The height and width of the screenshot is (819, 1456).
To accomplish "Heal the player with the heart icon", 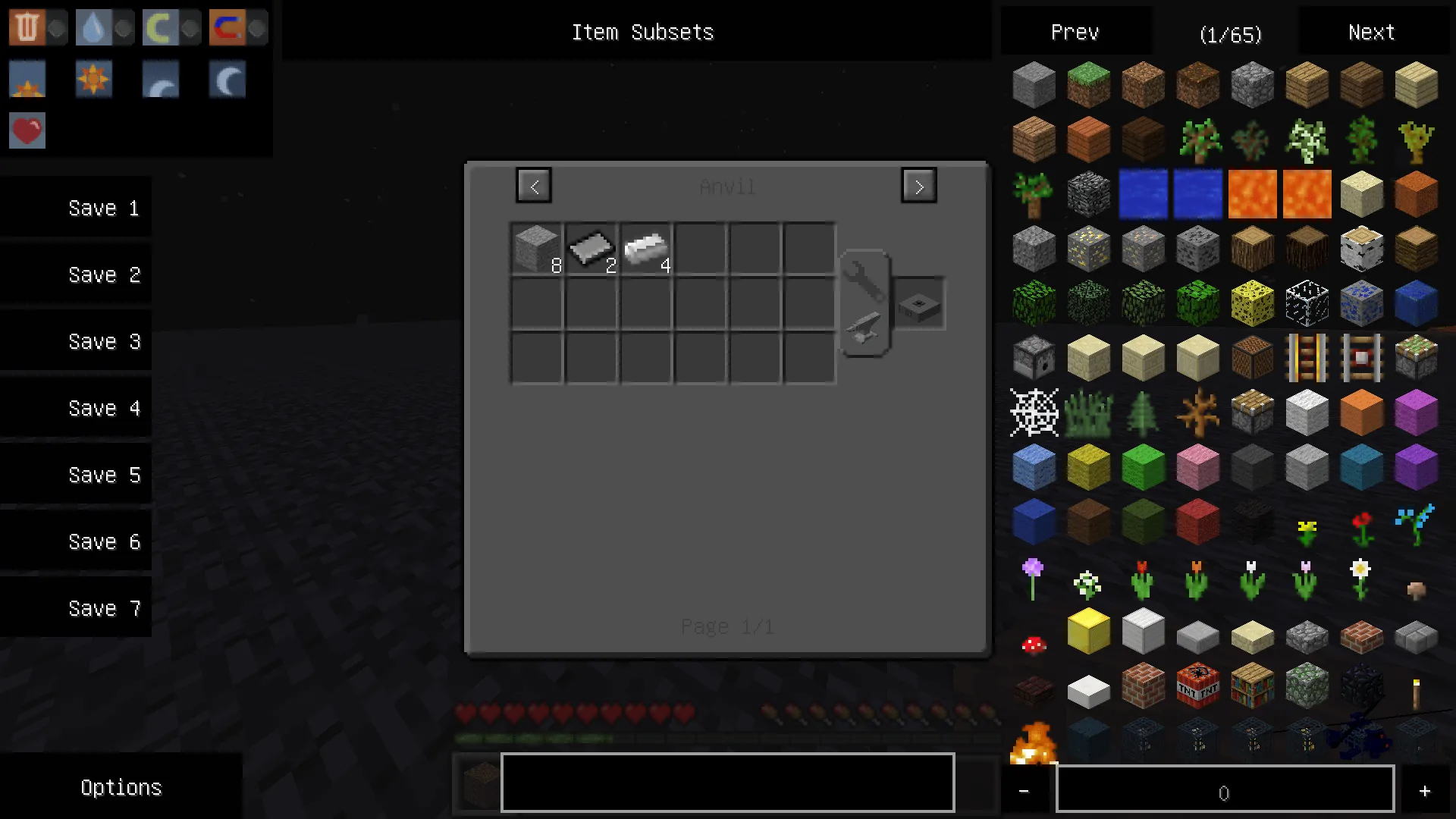I will 27,130.
